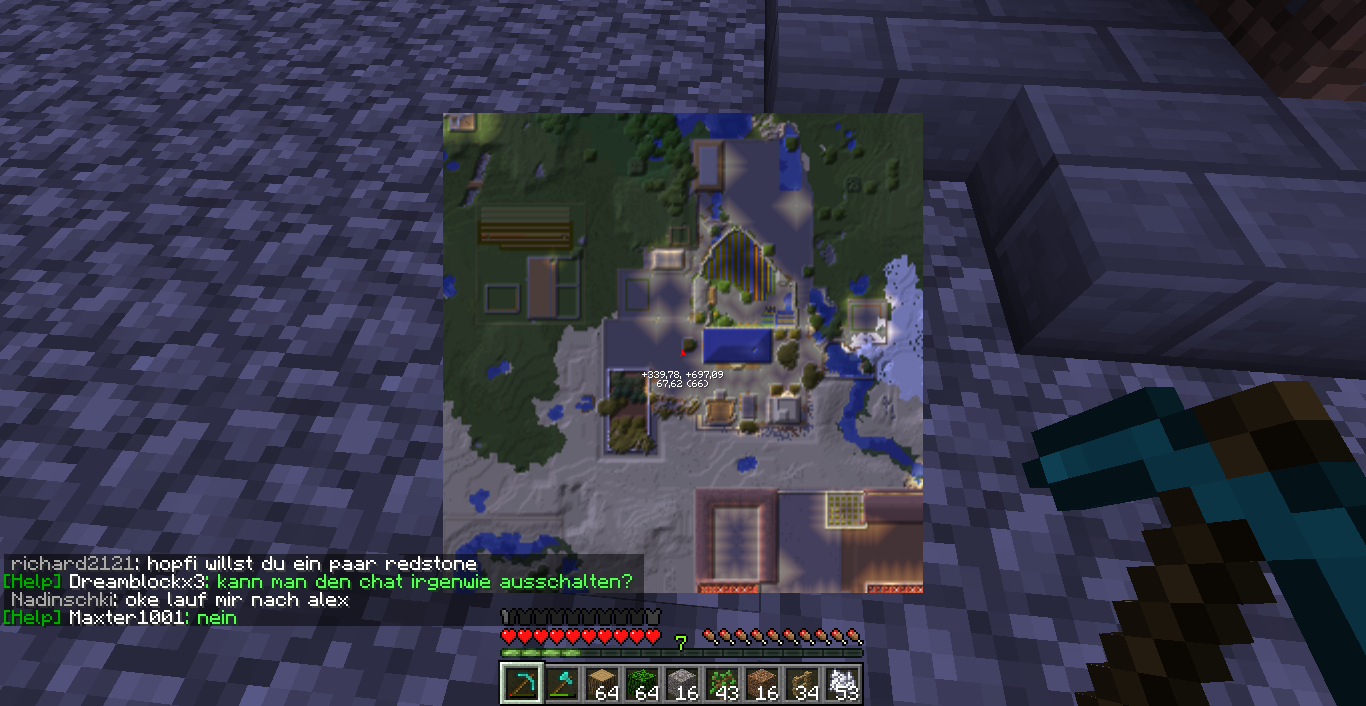The image size is (1366, 706).
Task: Pick the gray stone block slot
Action: coord(681,684)
